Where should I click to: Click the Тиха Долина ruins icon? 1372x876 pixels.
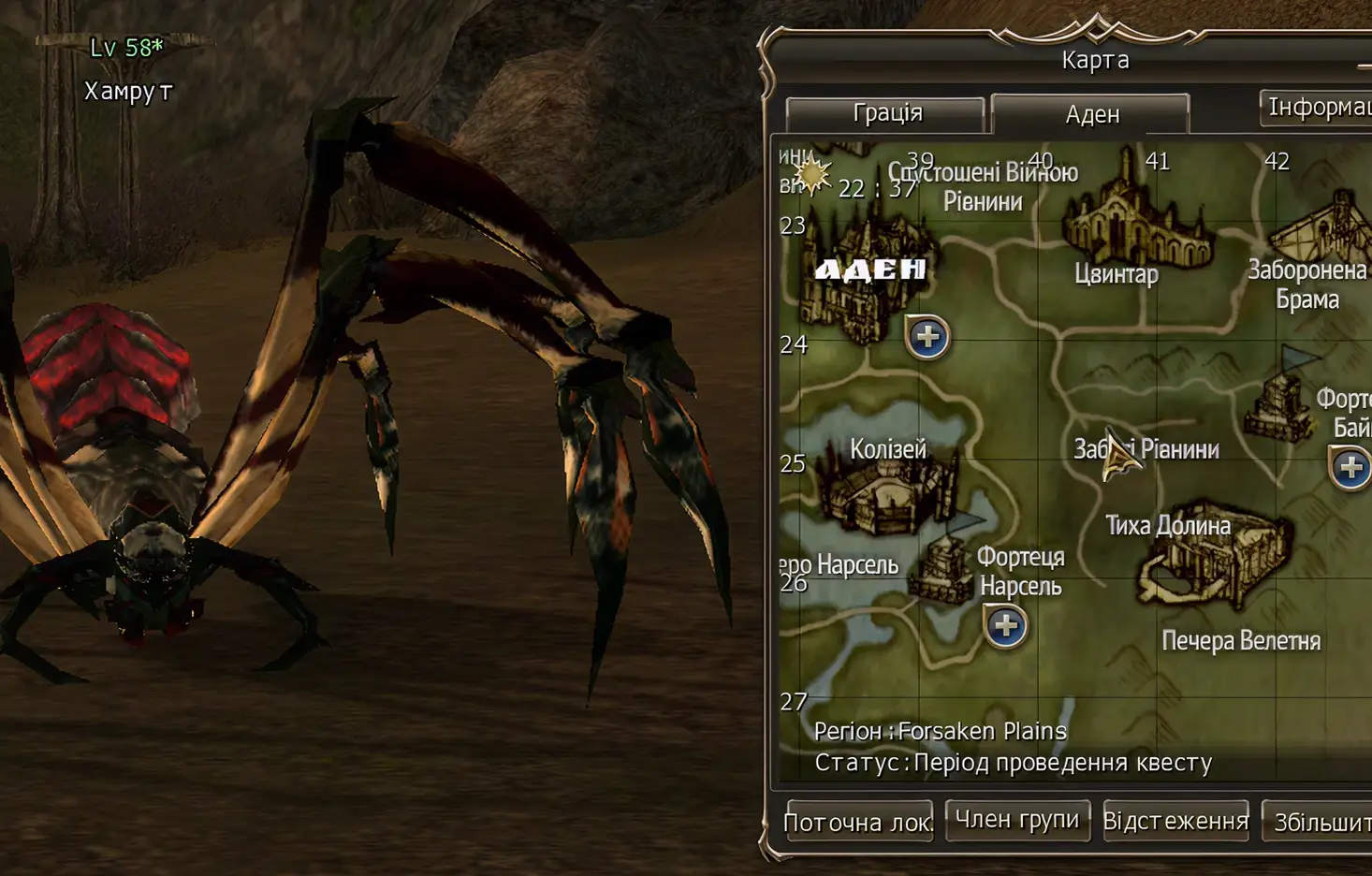point(1212,571)
